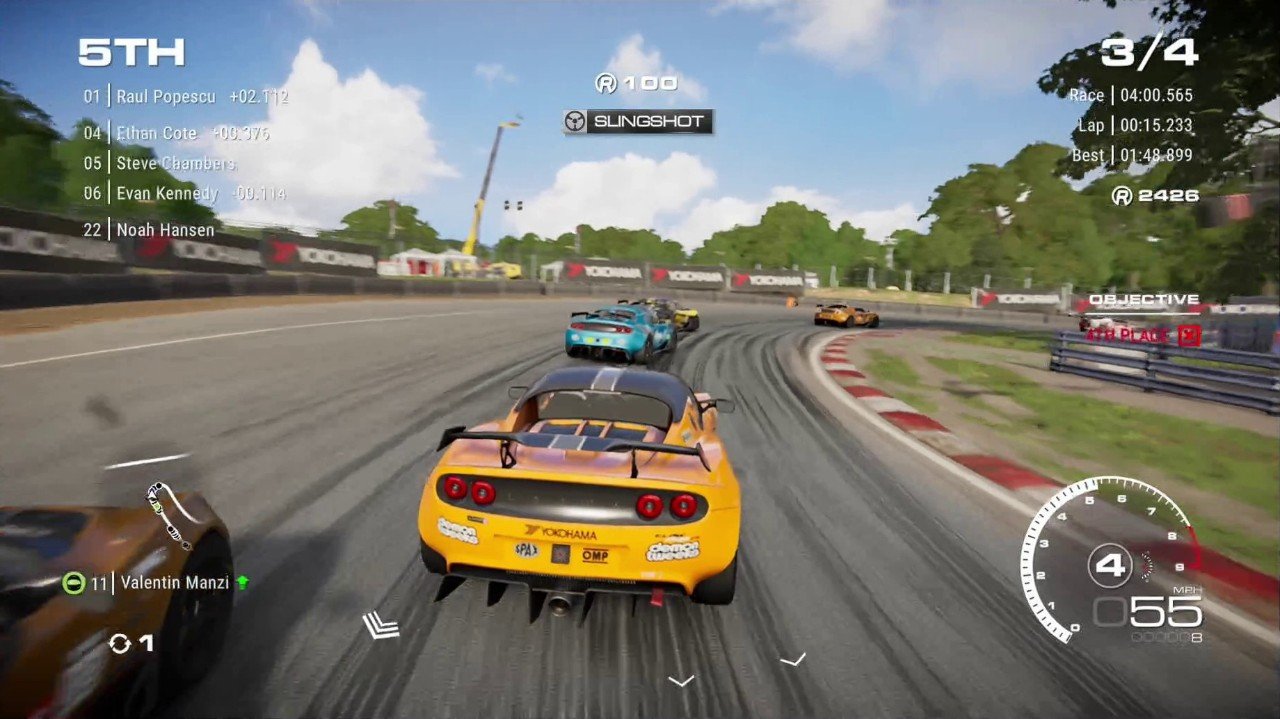
Task: Select Evan Kennedy's standings entry
Action: [x=167, y=193]
